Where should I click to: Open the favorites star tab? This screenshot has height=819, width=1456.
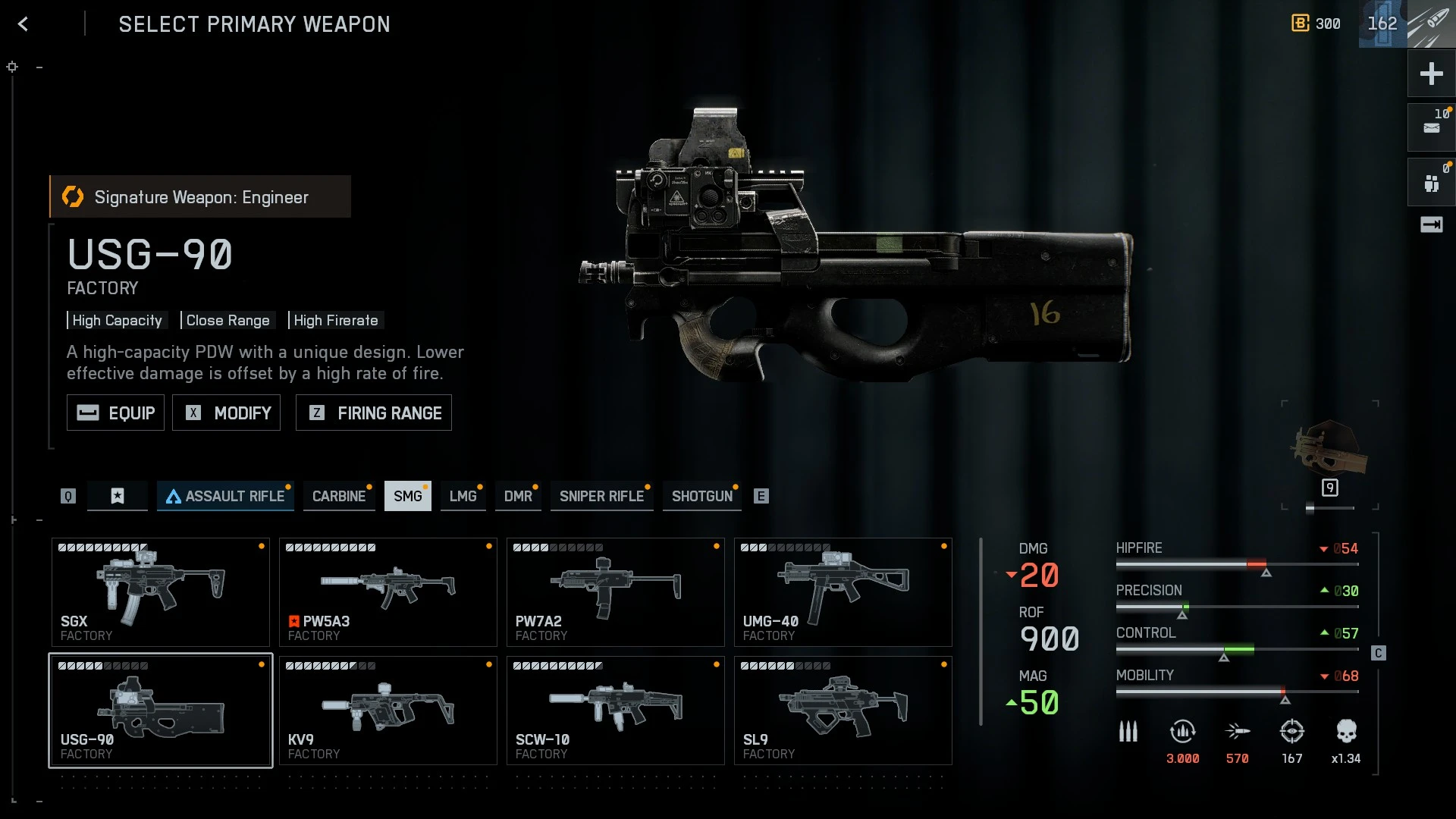tap(118, 496)
